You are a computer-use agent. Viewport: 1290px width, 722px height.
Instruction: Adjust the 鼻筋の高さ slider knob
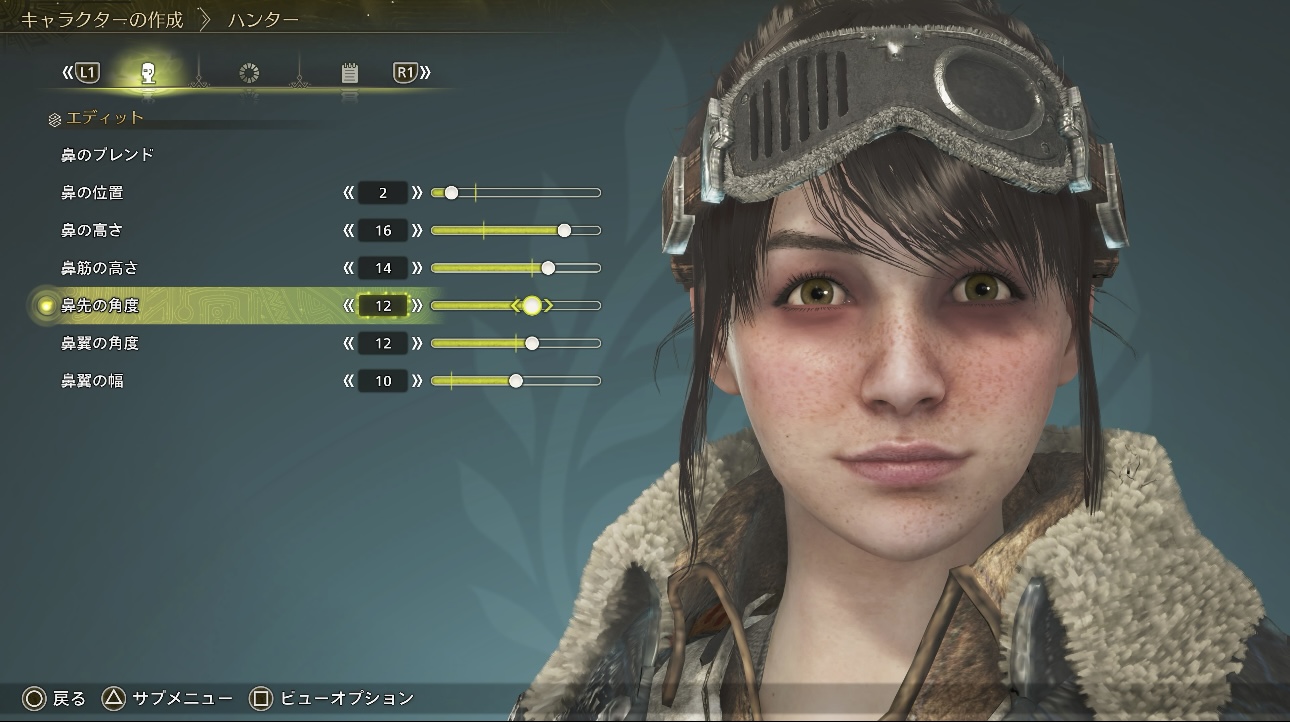pyautogui.click(x=548, y=268)
